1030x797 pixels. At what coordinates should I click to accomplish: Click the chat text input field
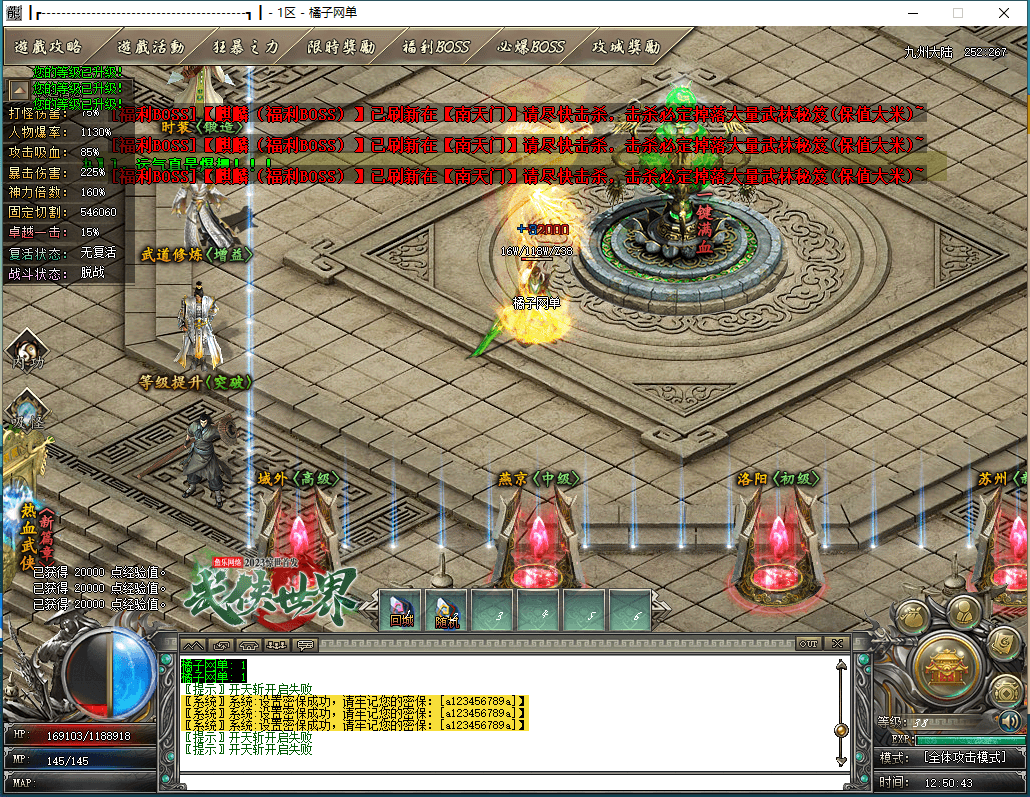pyautogui.click(x=500, y=780)
